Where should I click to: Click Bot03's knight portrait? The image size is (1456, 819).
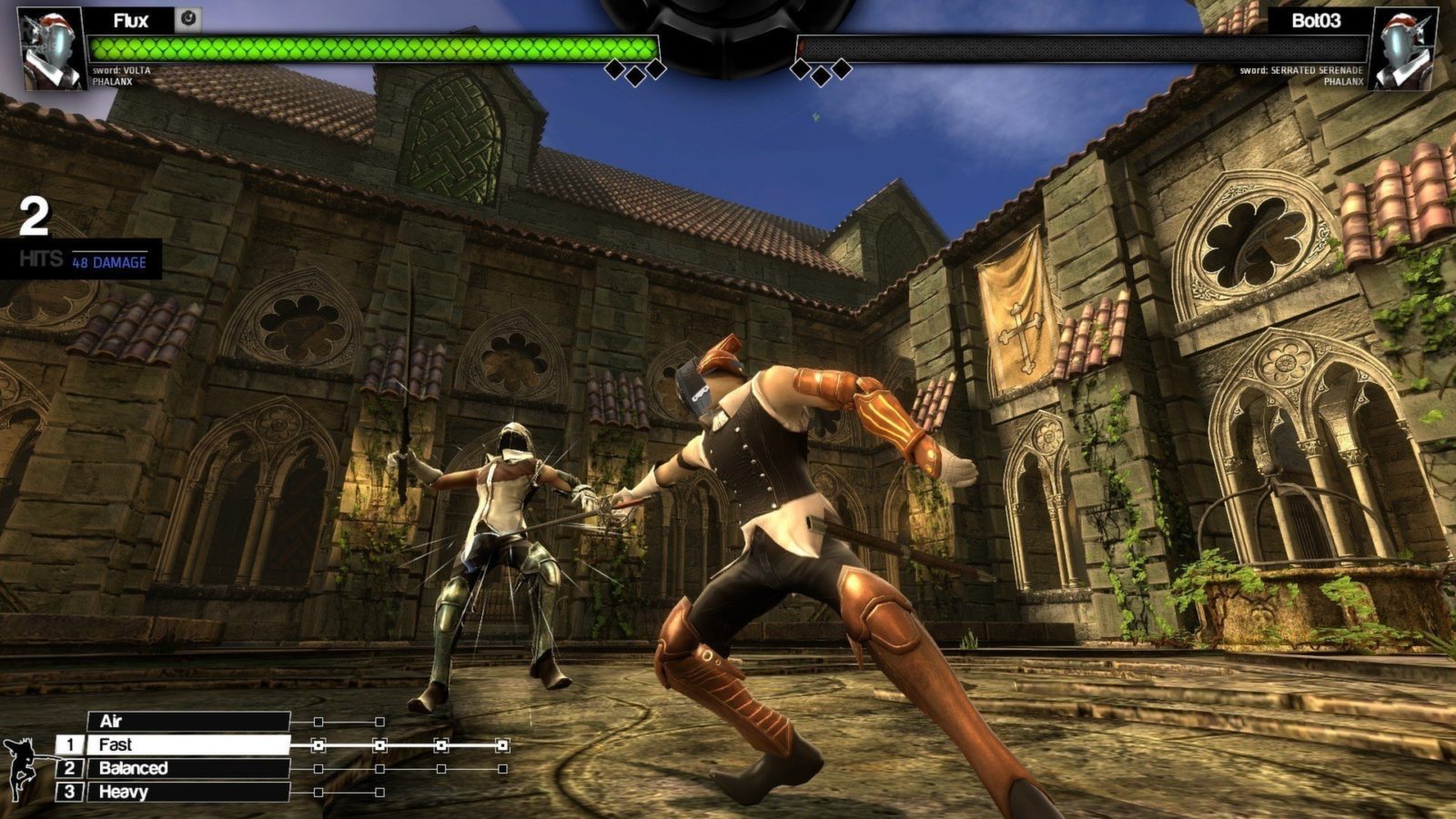(1402, 49)
